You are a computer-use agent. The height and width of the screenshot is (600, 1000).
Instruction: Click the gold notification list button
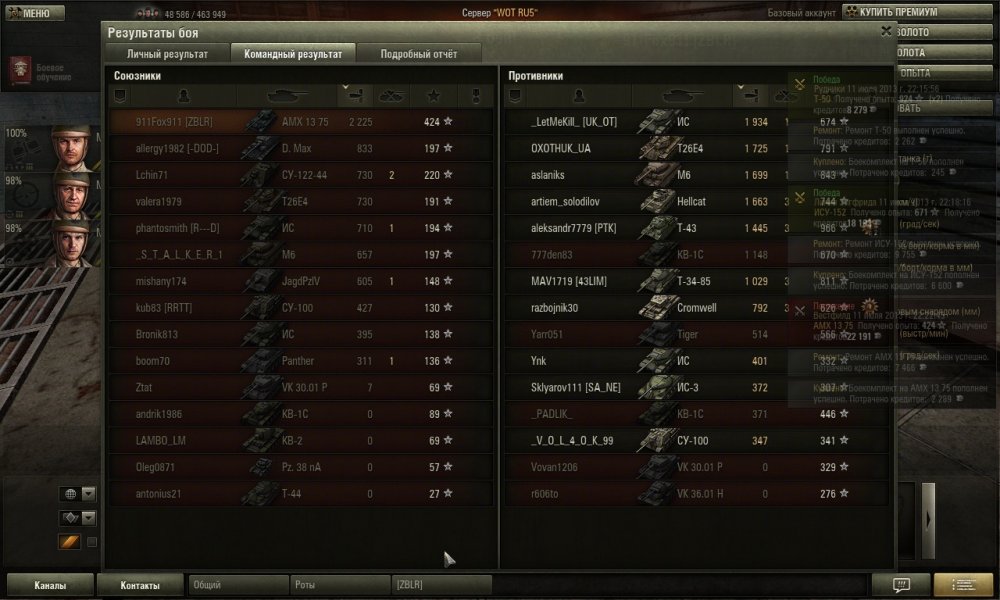point(962,584)
